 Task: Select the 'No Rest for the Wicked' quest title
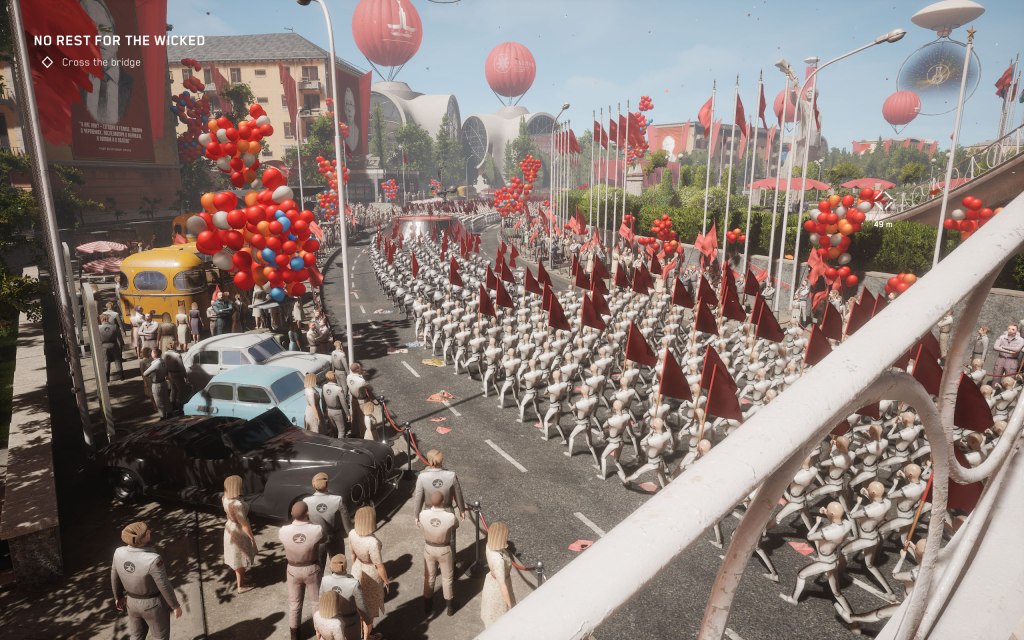(119, 41)
